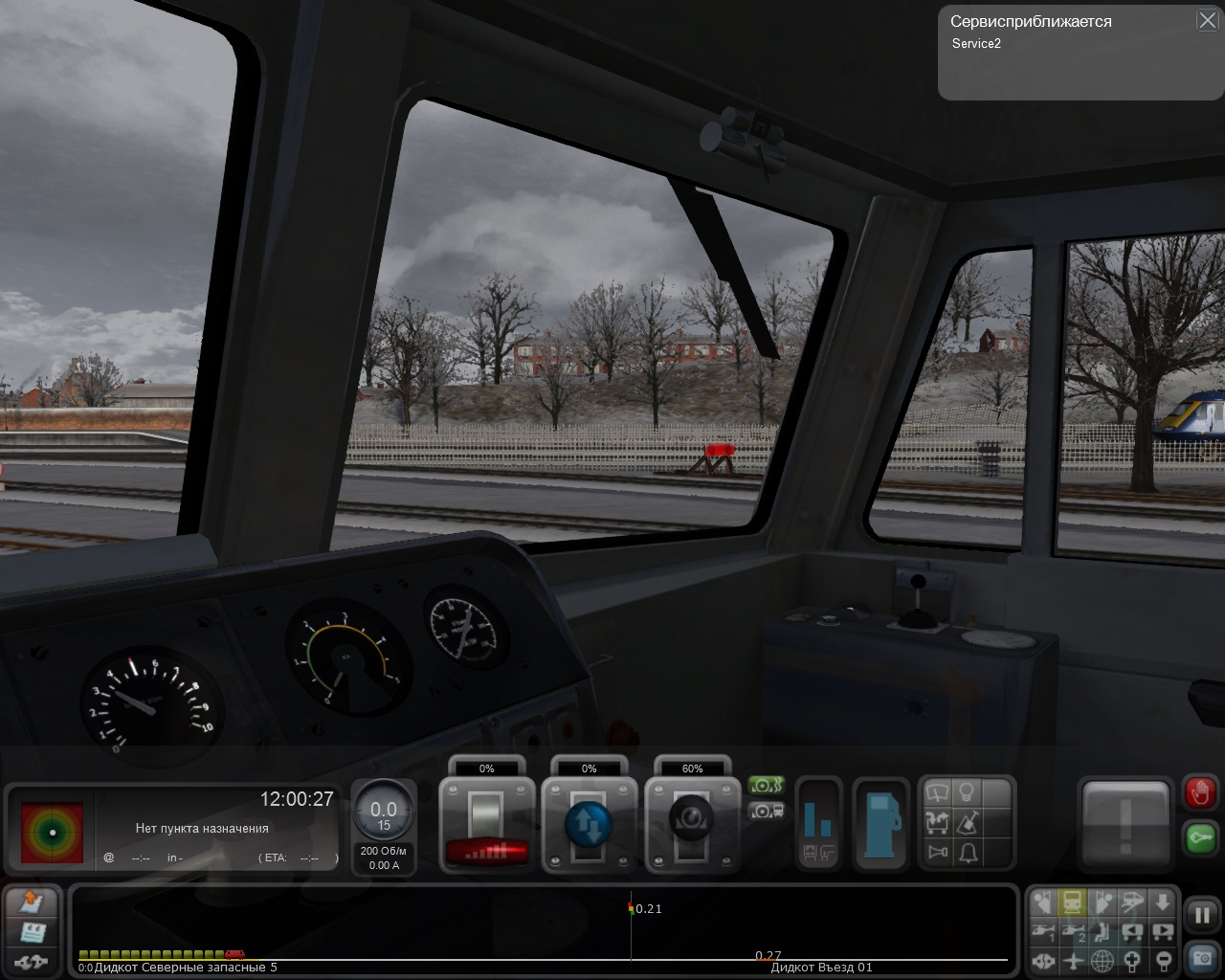Open the assignment clipboard icon
Screen dimensions: 1225x980
click(x=32, y=931)
